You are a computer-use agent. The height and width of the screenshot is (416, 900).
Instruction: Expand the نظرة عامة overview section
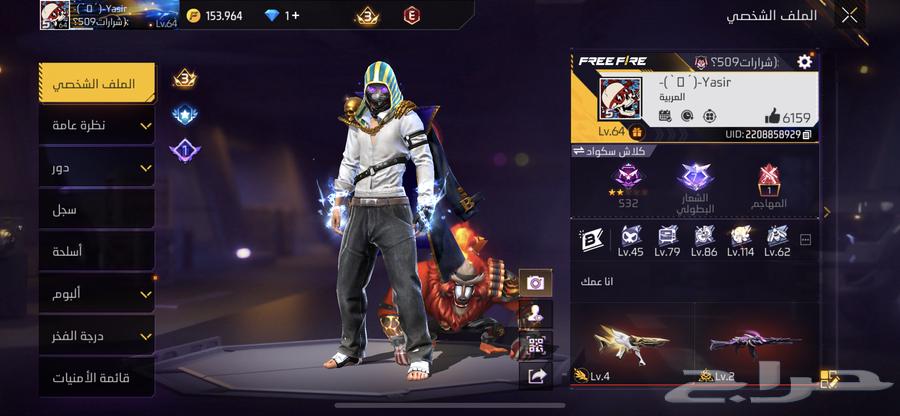[97, 126]
